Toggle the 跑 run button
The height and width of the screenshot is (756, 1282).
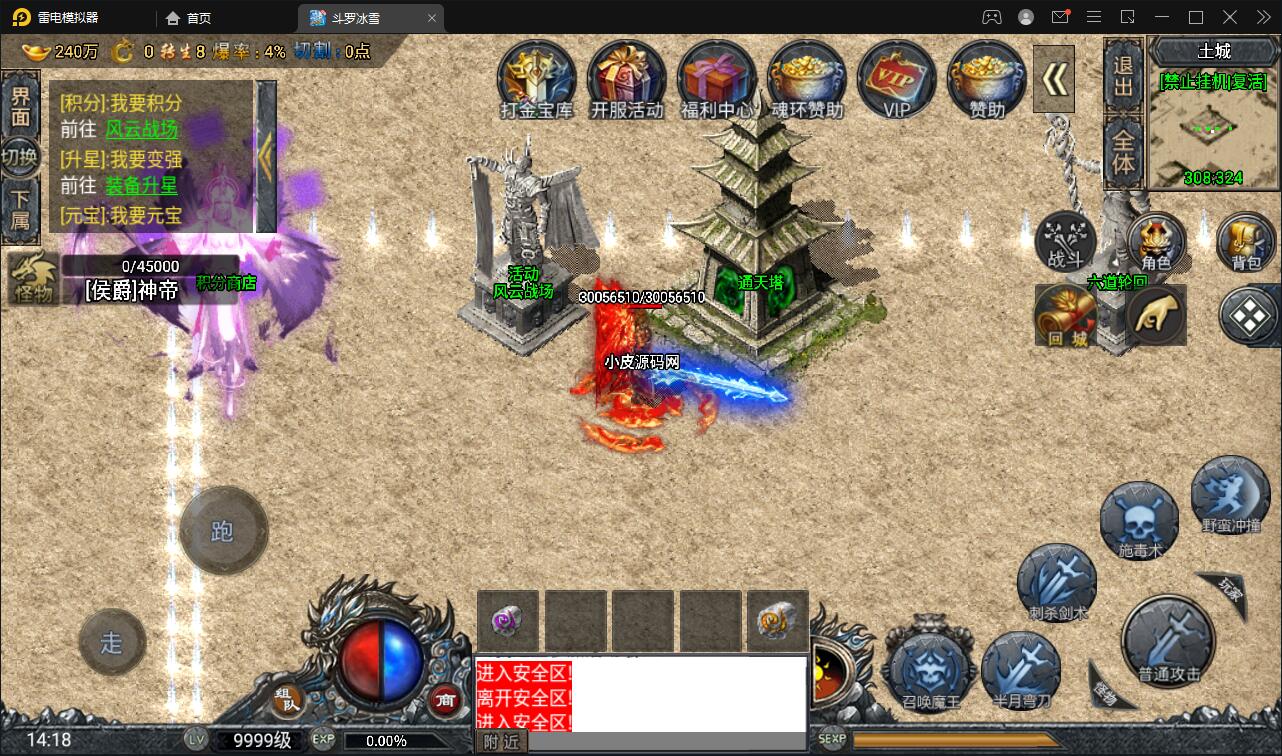point(223,531)
